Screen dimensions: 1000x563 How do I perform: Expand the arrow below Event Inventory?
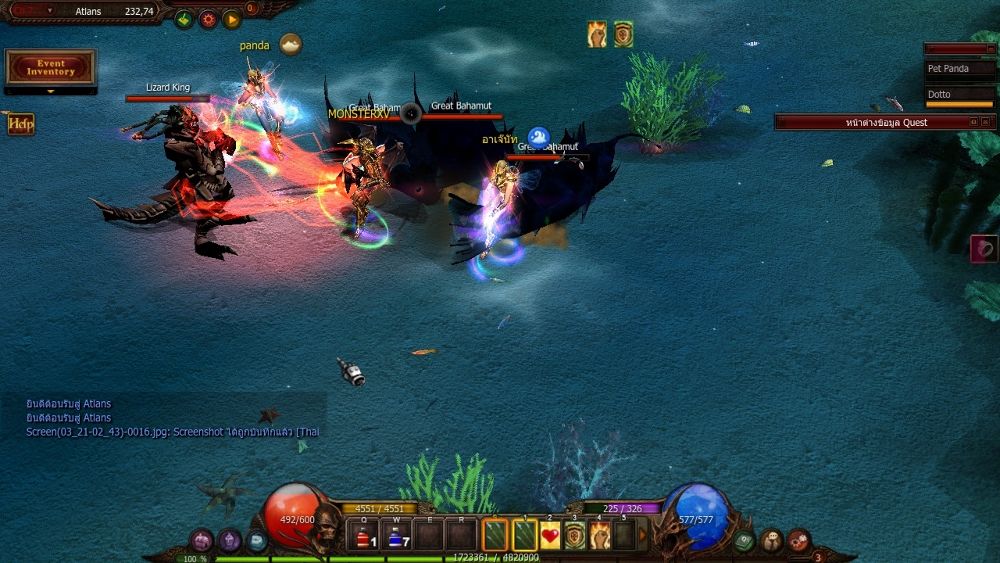[x=51, y=91]
